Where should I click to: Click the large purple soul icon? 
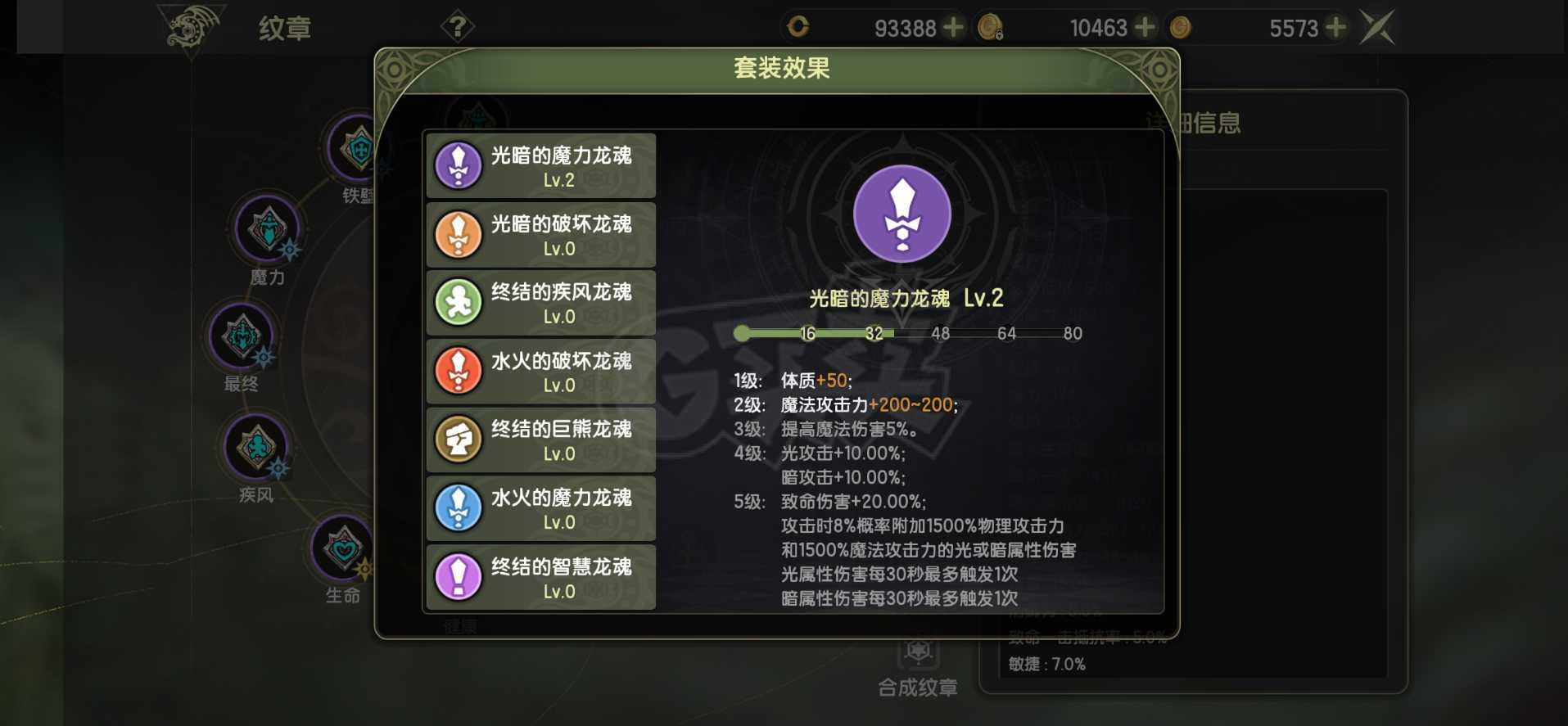coord(901,213)
